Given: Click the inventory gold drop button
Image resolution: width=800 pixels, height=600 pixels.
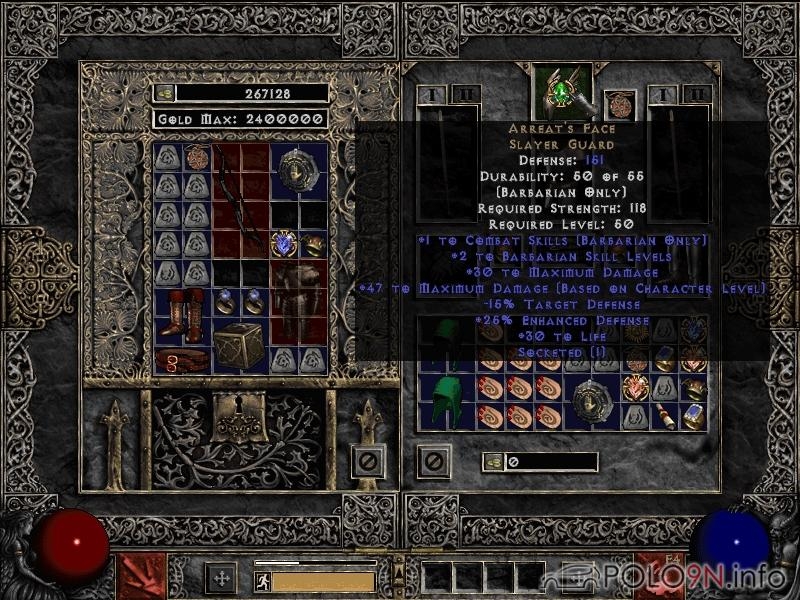Looking at the screenshot, I should 493,461.
